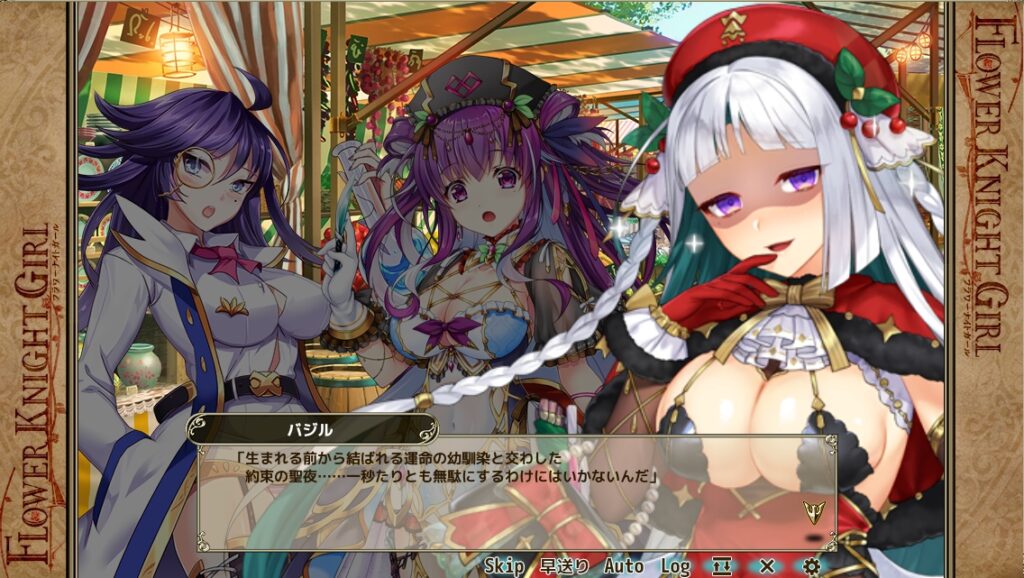Activate the 早送り fast-forward option
Image resolution: width=1024 pixels, height=578 pixels.
pos(564,566)
